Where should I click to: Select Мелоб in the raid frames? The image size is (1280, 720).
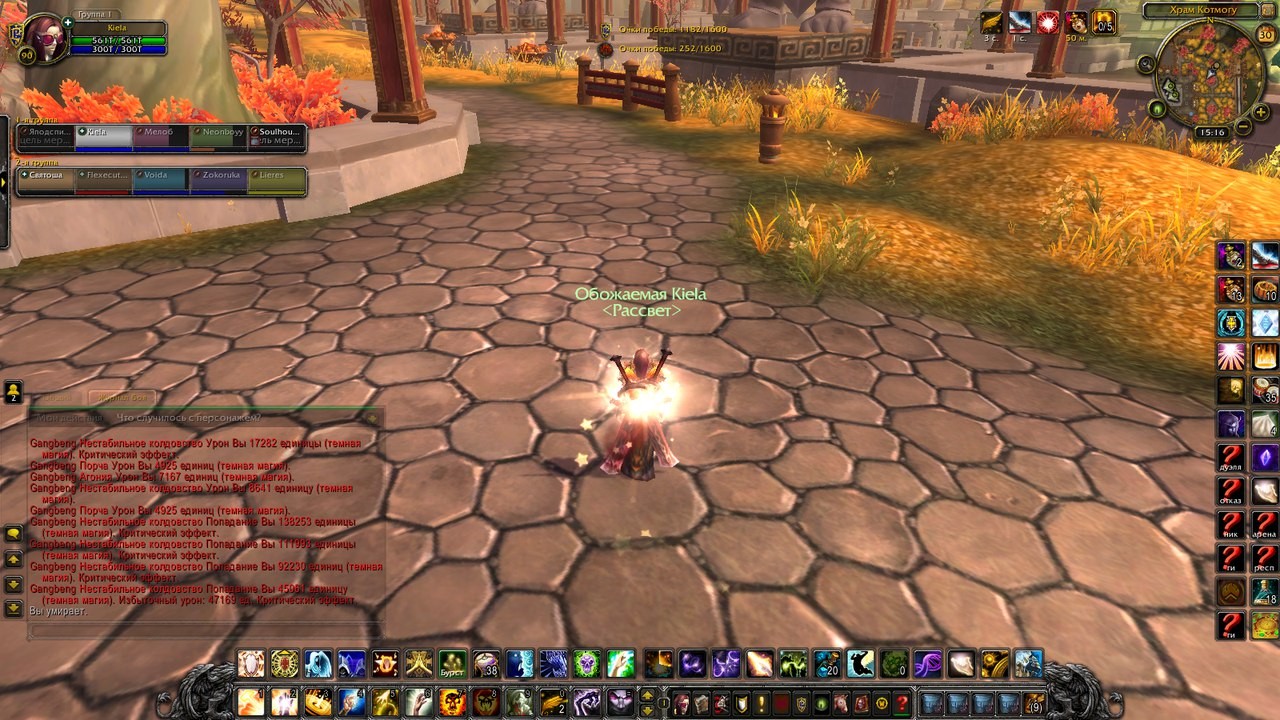click(x=161, y=137)
